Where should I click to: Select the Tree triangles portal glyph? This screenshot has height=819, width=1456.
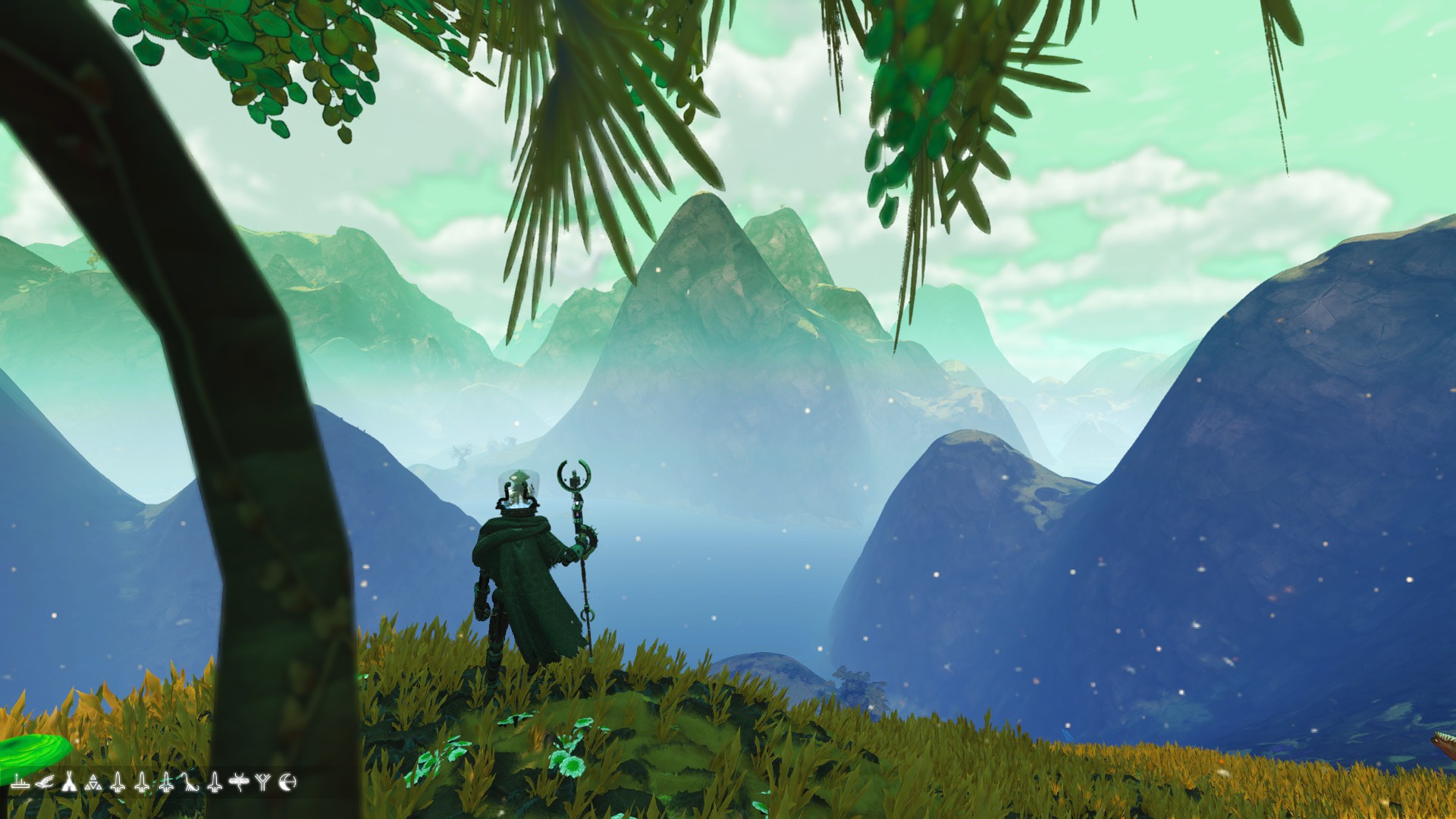95,783
